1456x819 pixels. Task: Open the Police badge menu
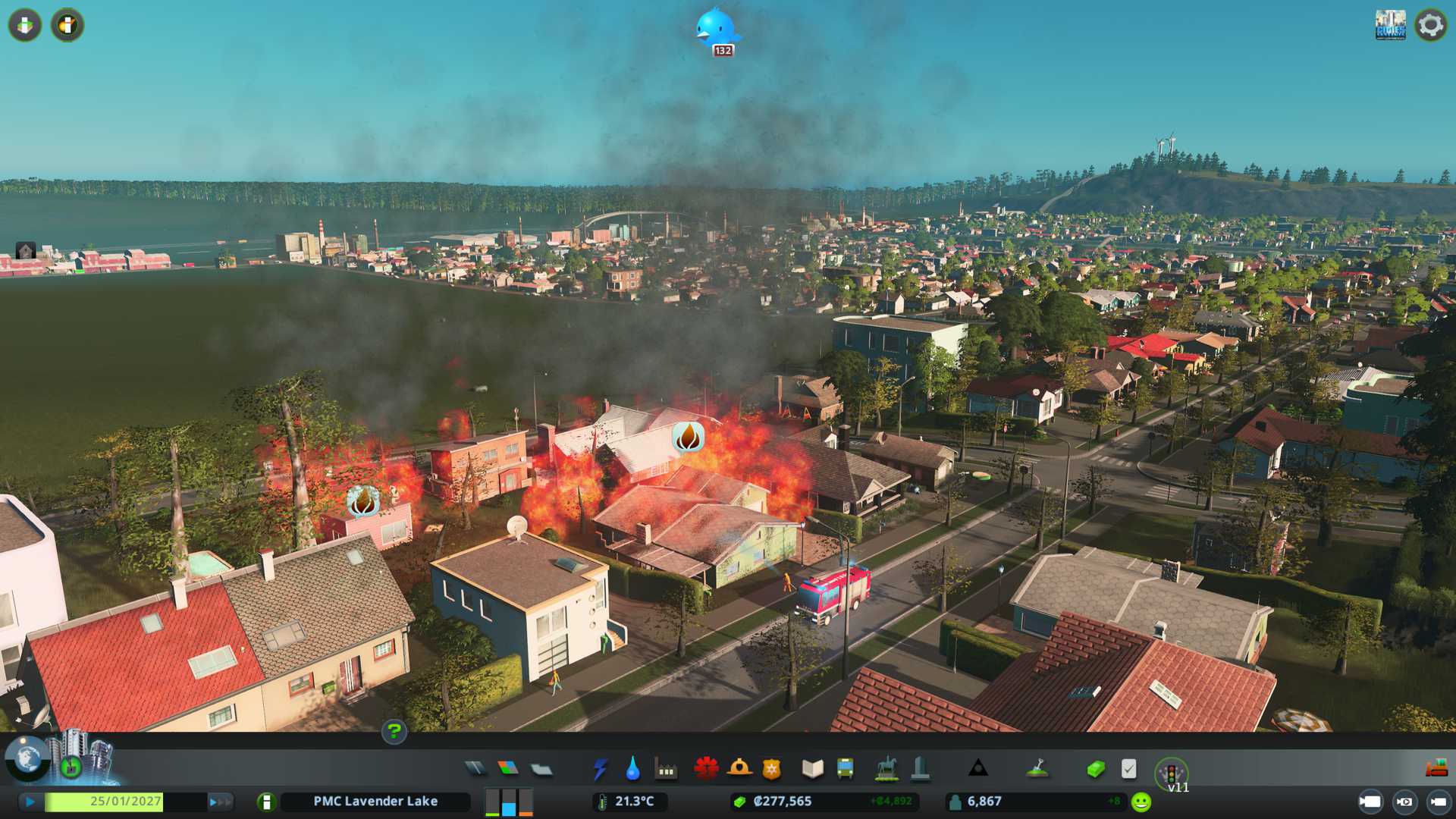pyautogui.click(x=772, y=770)
